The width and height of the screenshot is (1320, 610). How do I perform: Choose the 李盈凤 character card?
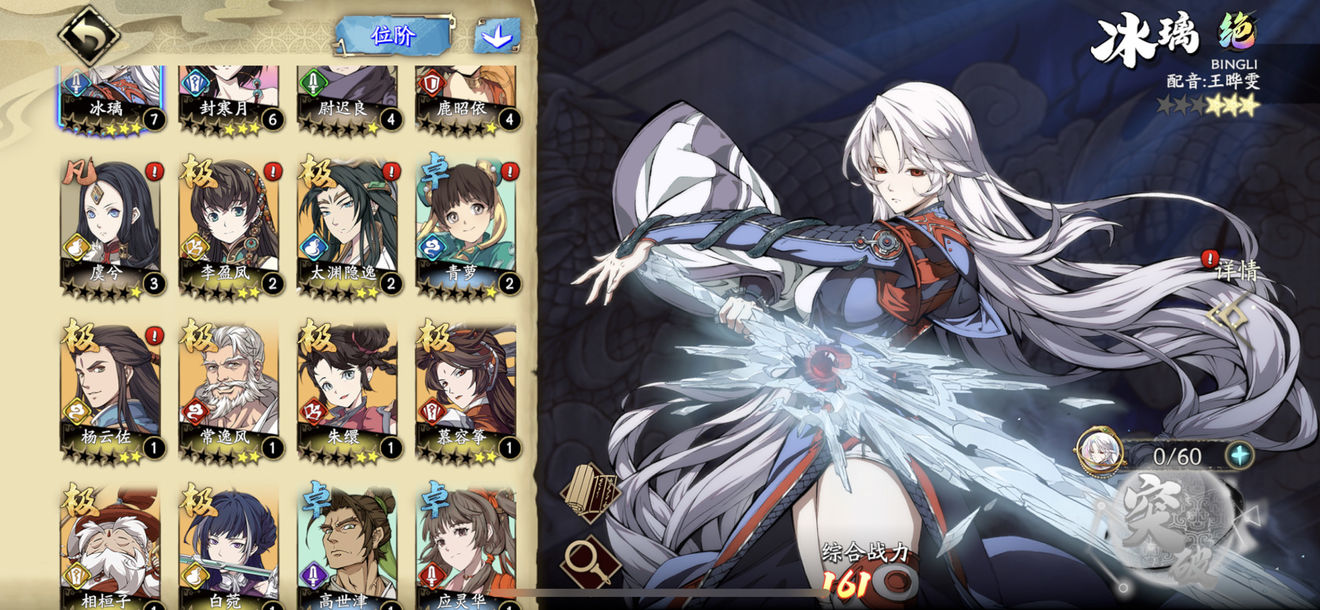coord(228,227)
